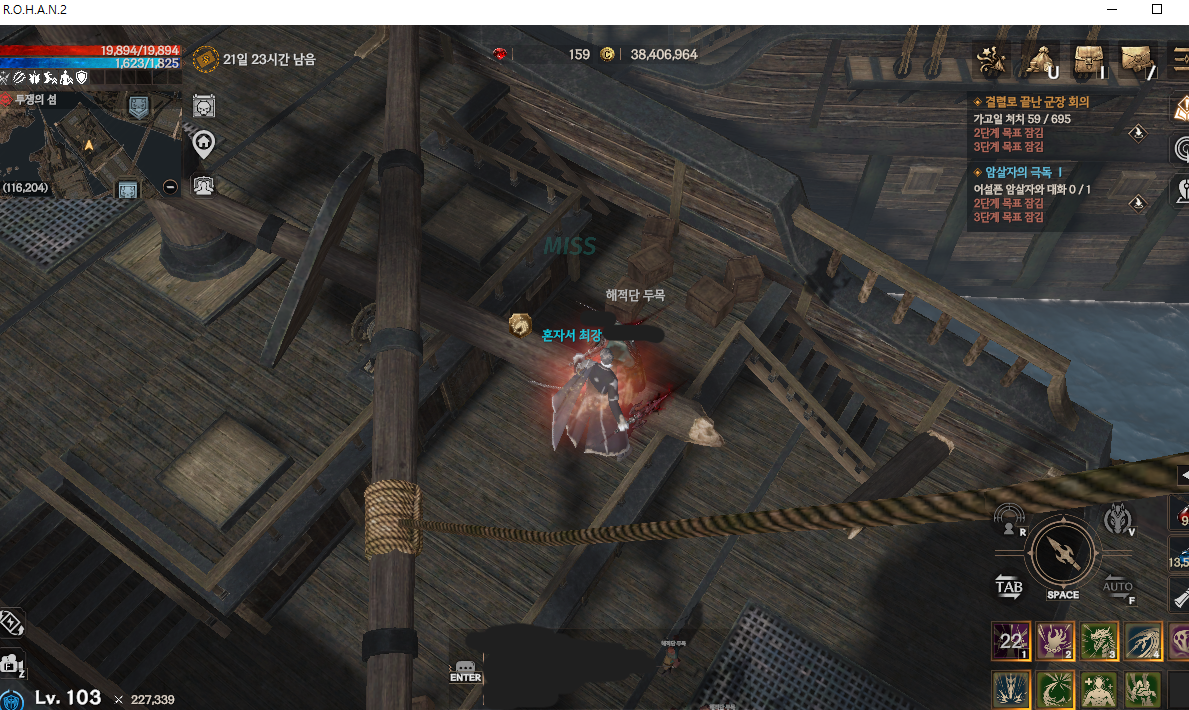This screenshot has height=710, width=1189.
Task: Open the chat ENTER speech bubble
Action: tap(466, 671)
